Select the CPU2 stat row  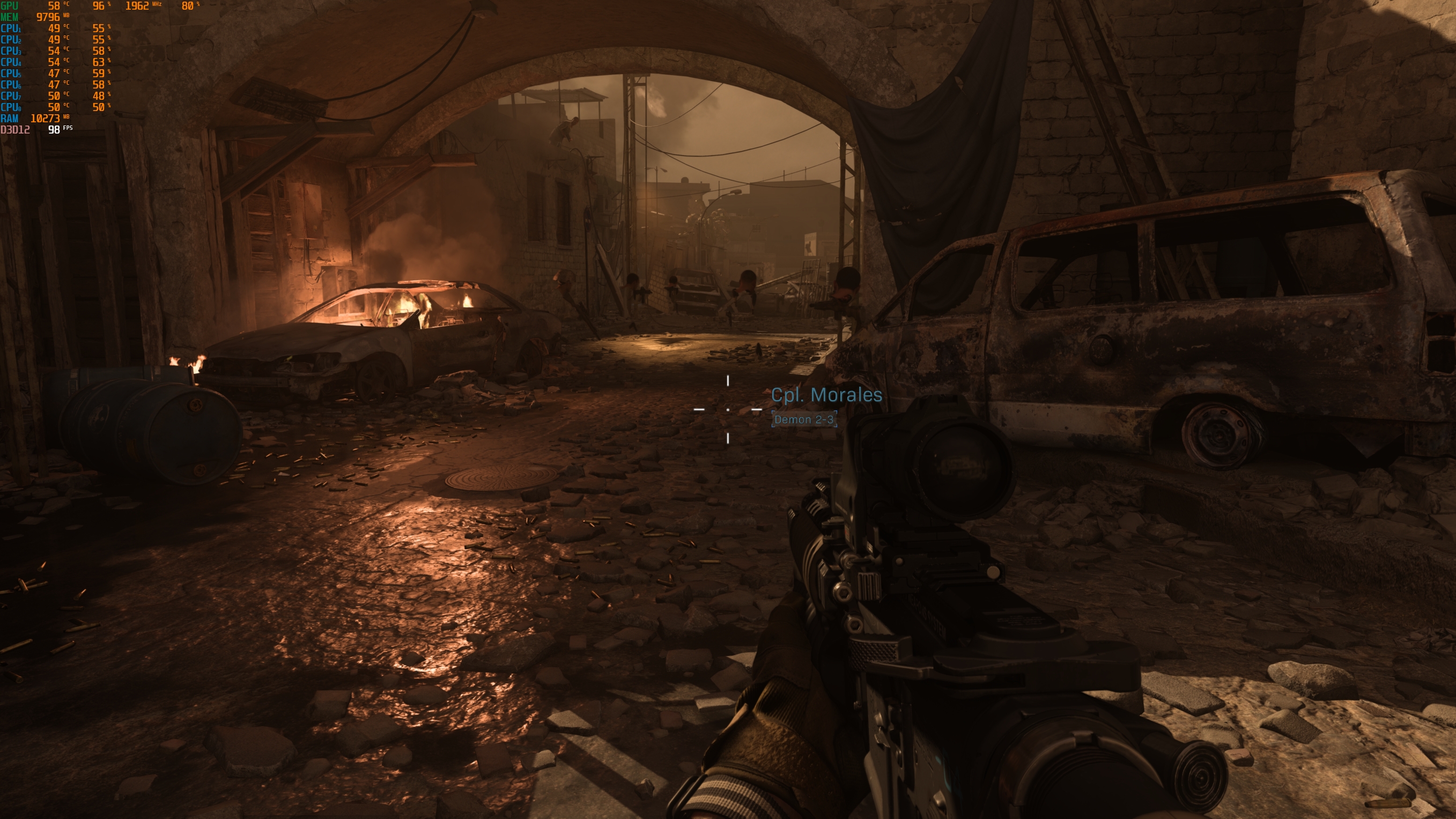coord(56,40)
